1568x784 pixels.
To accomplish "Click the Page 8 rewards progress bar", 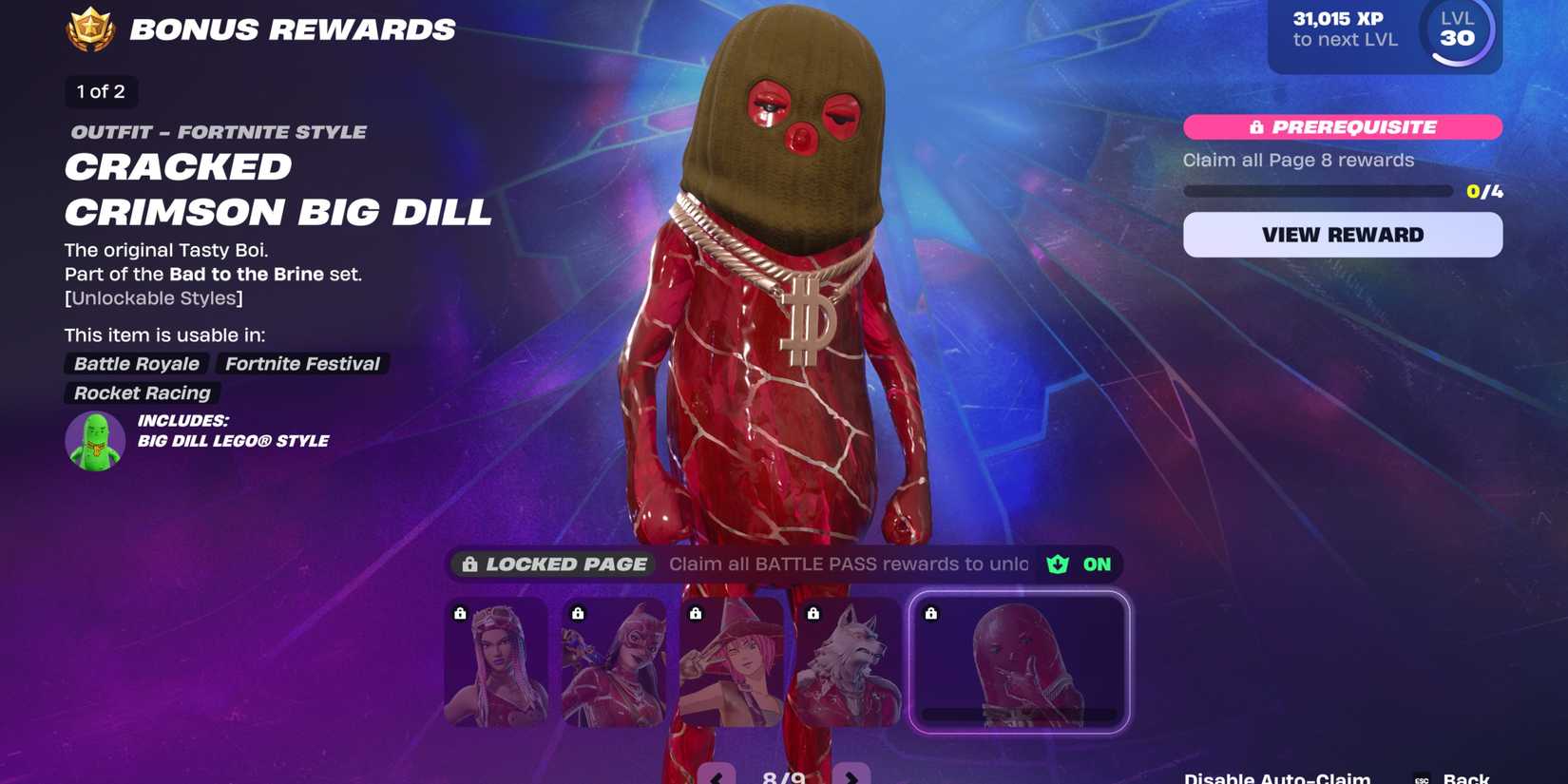I will tap(1318, 189).
